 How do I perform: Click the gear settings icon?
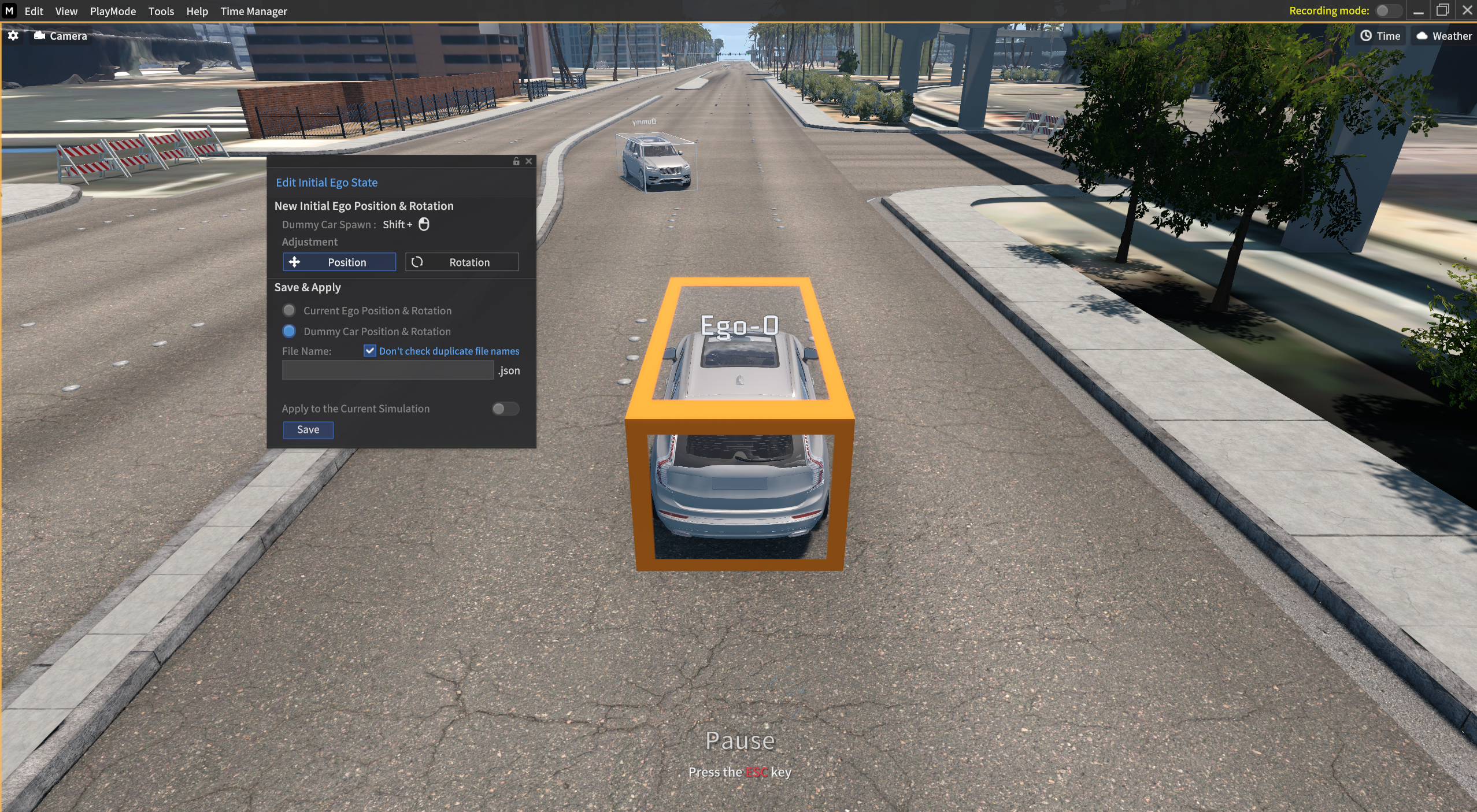coord(13,36)
